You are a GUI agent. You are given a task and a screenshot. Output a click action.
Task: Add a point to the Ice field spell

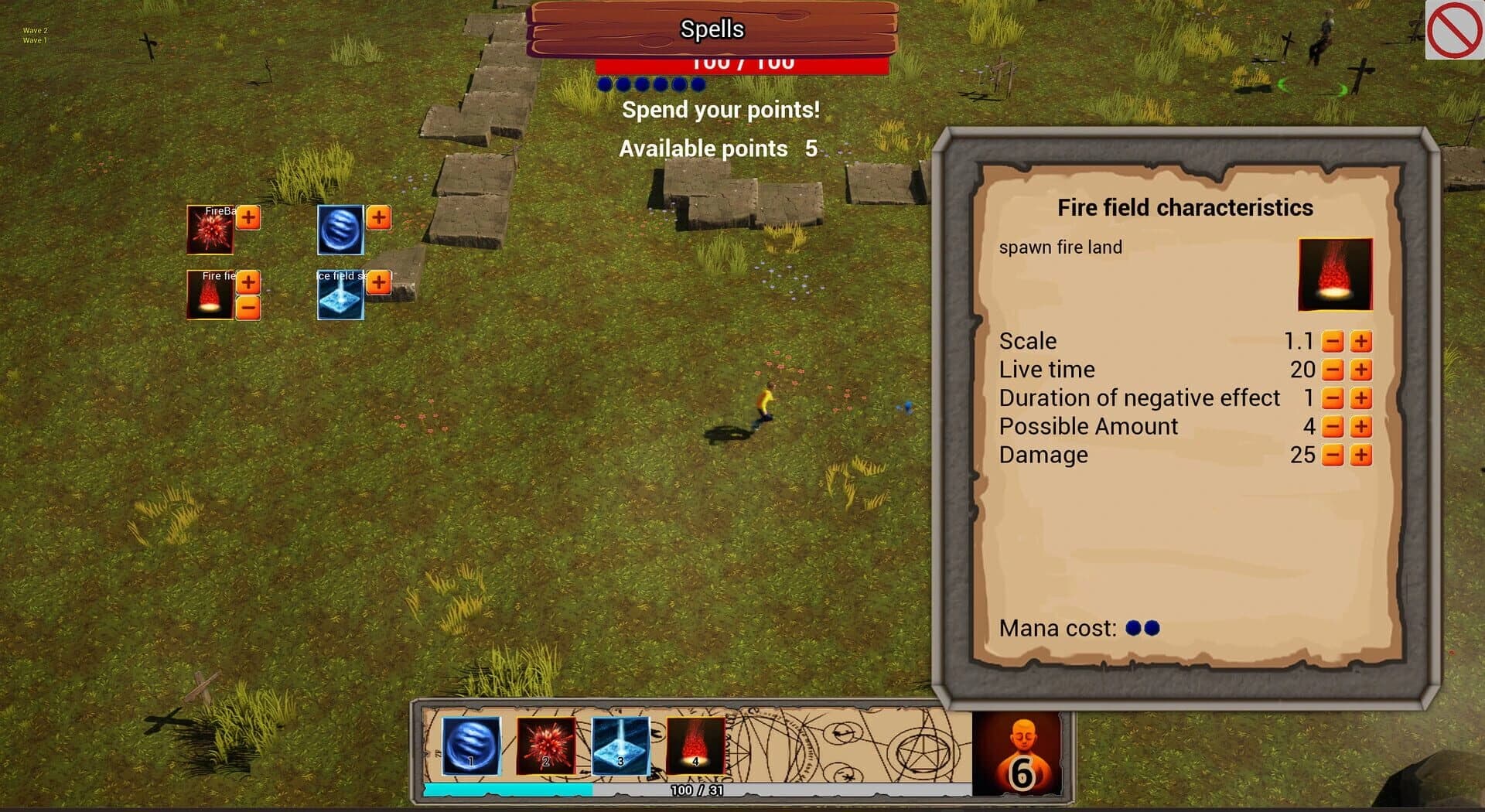click(x=377, y=284)
